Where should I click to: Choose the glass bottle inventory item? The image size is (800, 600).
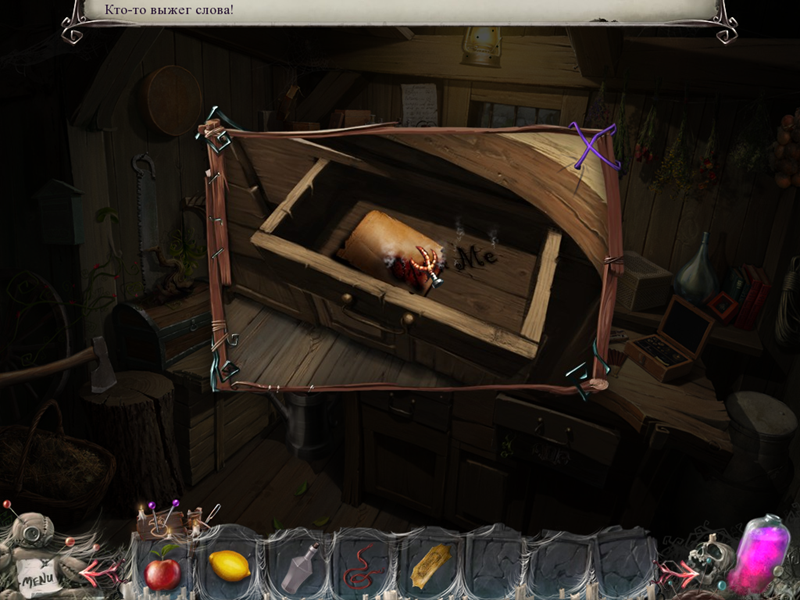click(x=297, y=567)
